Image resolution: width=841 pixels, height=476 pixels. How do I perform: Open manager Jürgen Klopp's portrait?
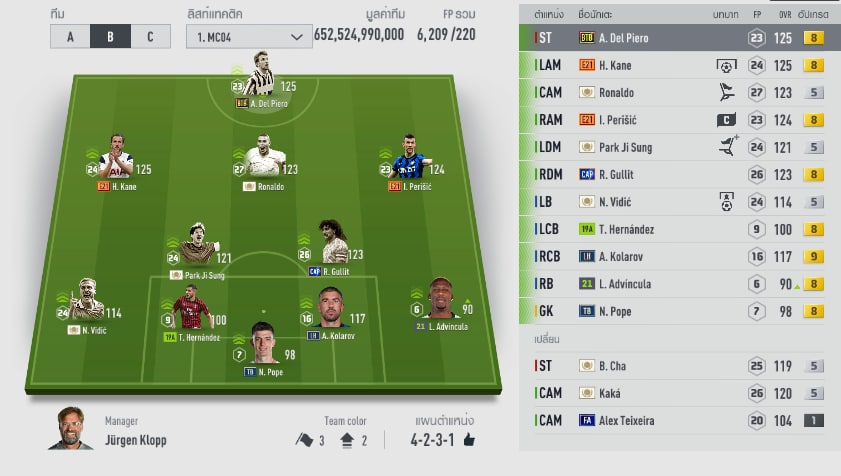click(70, 430)
